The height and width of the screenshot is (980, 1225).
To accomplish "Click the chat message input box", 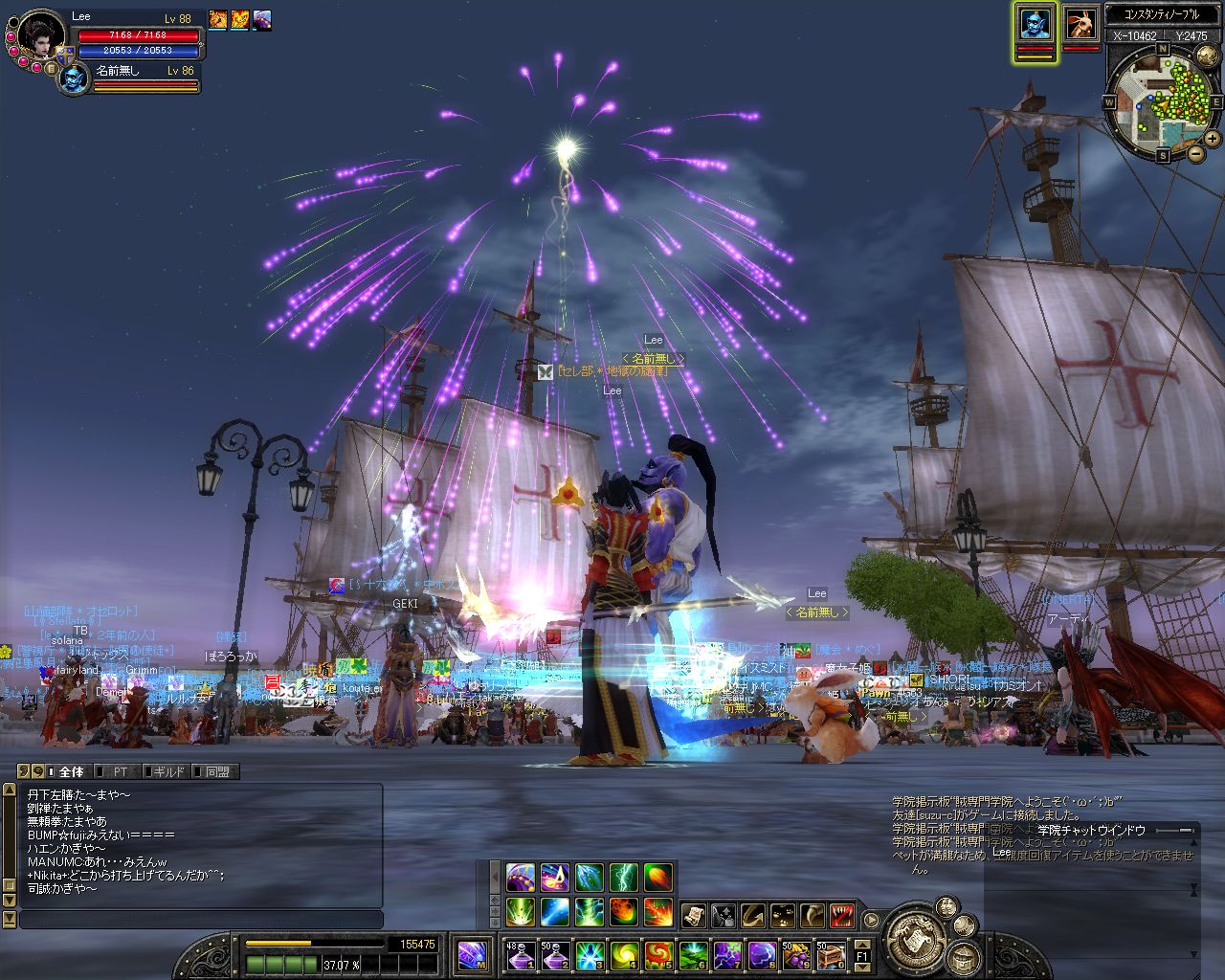I will click(x=201, y=920).
